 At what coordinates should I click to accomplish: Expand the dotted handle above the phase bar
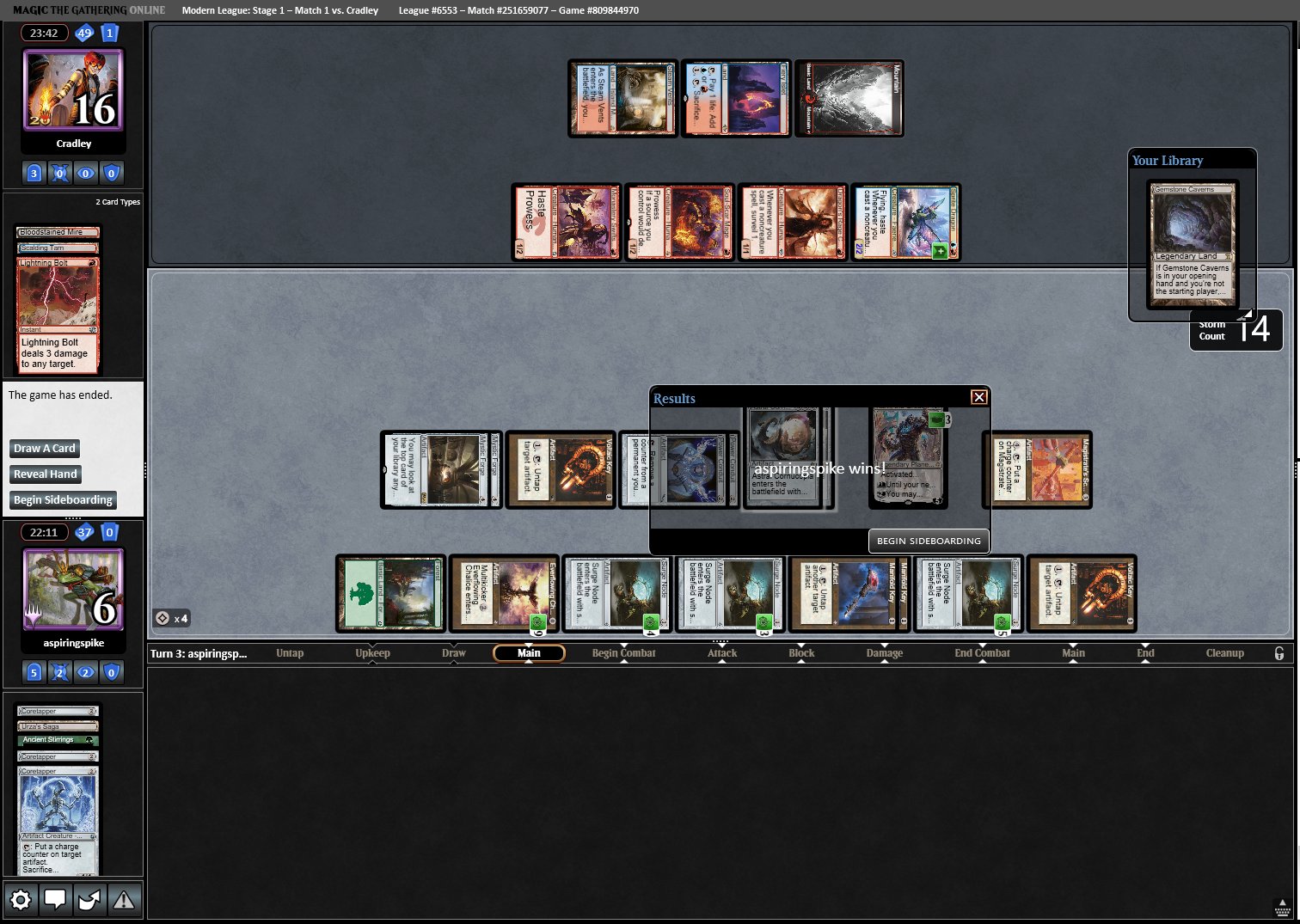pyautogui.click(x=721, y=643)
